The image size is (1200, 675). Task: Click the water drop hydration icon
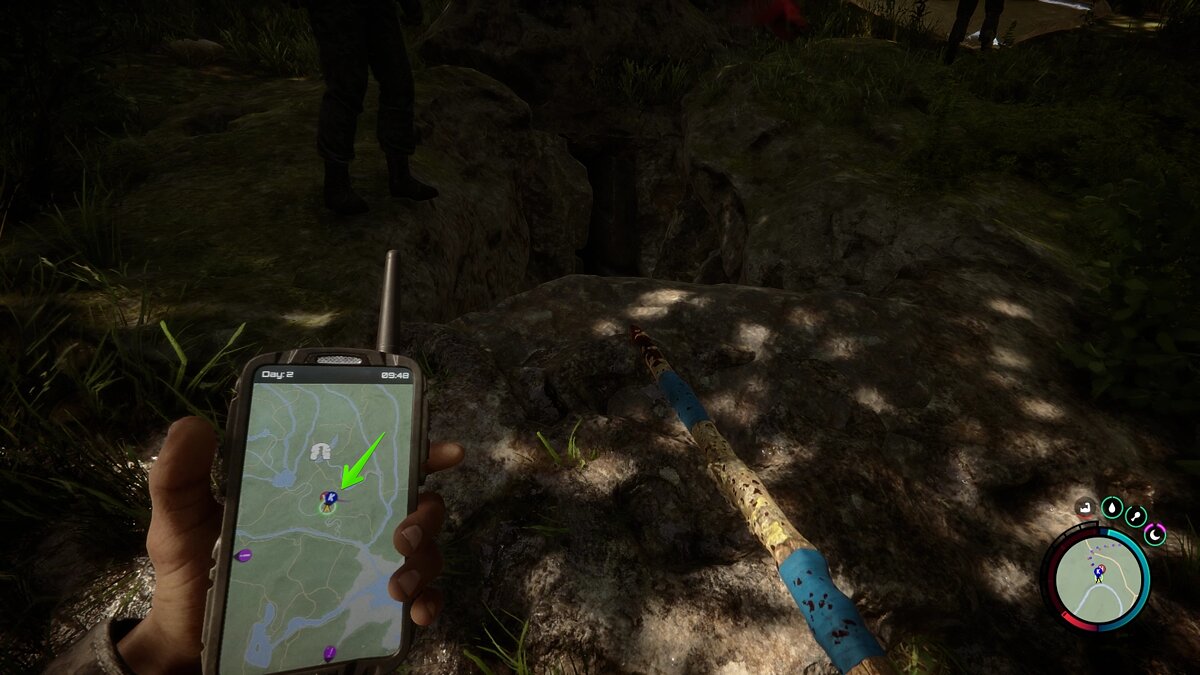click(1111, 509)
